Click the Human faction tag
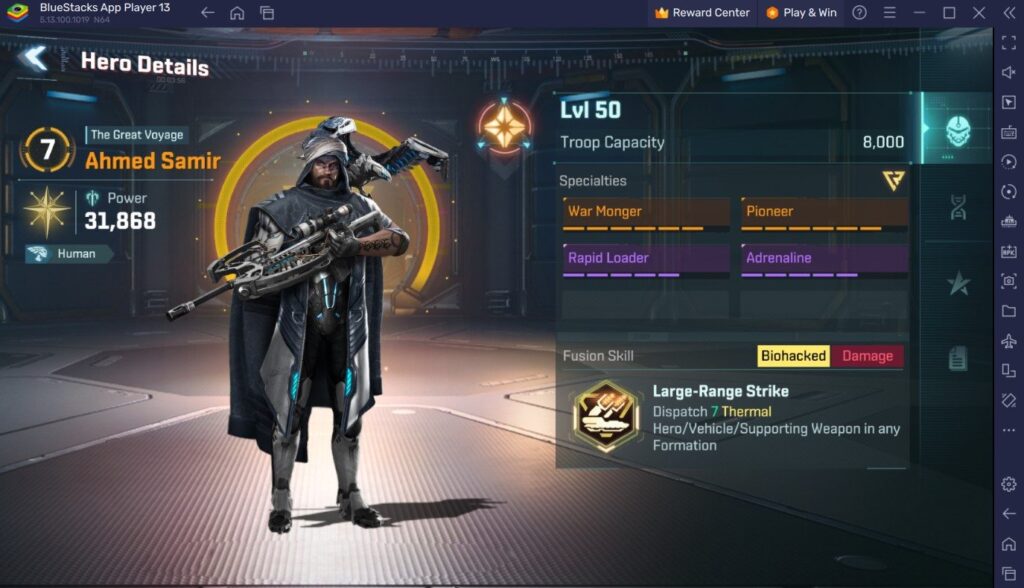 (68, 254)
